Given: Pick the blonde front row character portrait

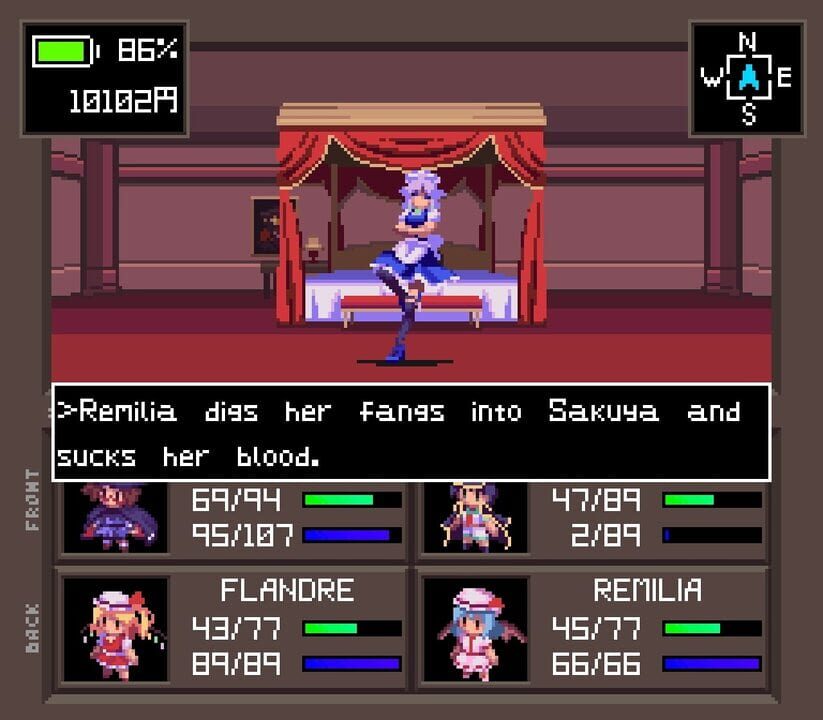Looking at the screenshot, I should tap(474, 517).
